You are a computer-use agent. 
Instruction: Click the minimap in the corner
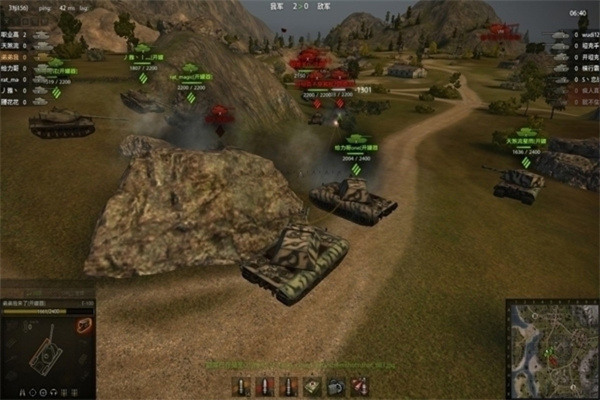[552, 347]
